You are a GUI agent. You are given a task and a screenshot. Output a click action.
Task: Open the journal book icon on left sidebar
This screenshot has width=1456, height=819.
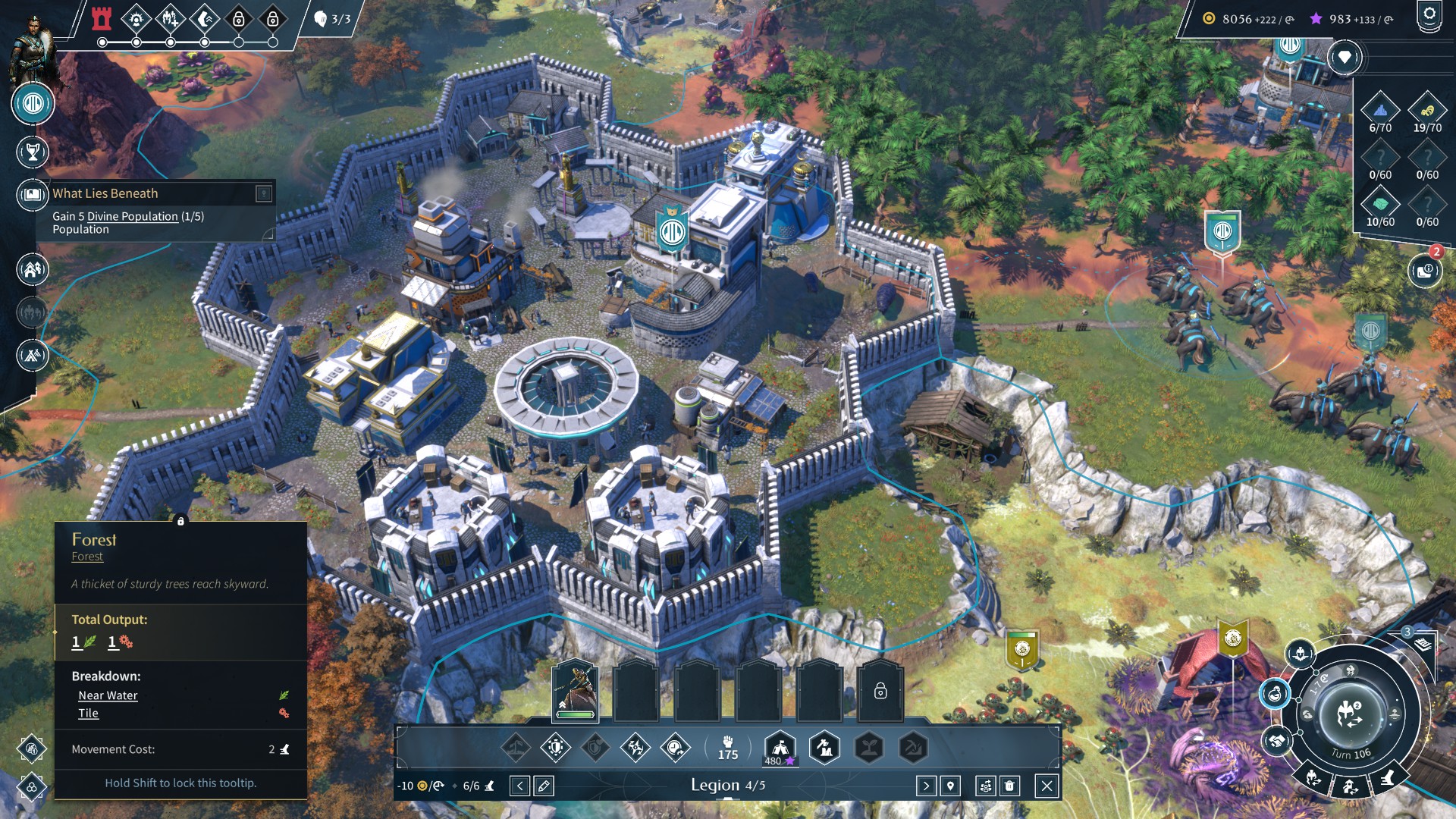click(x=31, y=193)
